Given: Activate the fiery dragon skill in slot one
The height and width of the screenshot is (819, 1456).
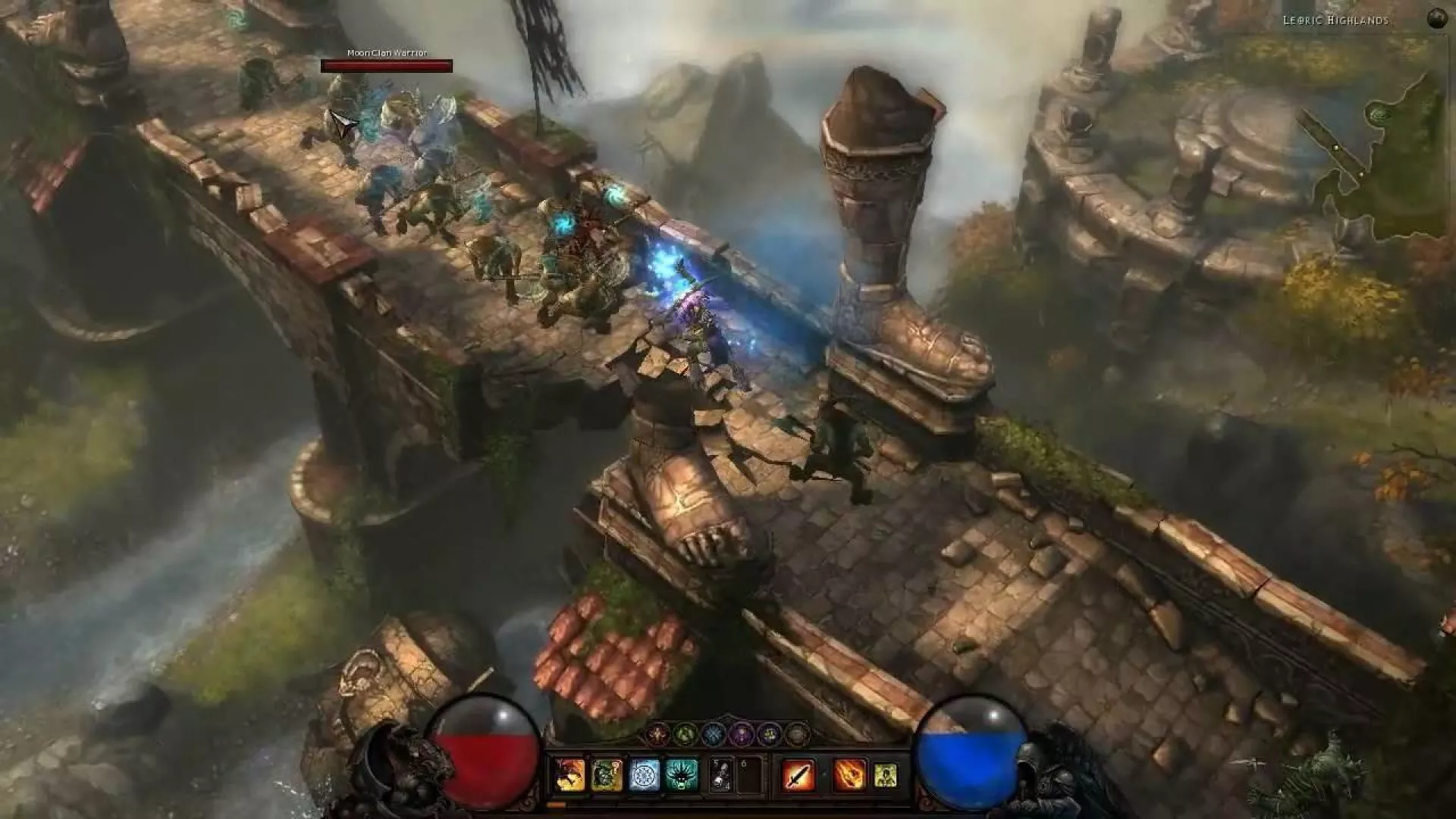Looking at the screenshot, I should 570,775.
